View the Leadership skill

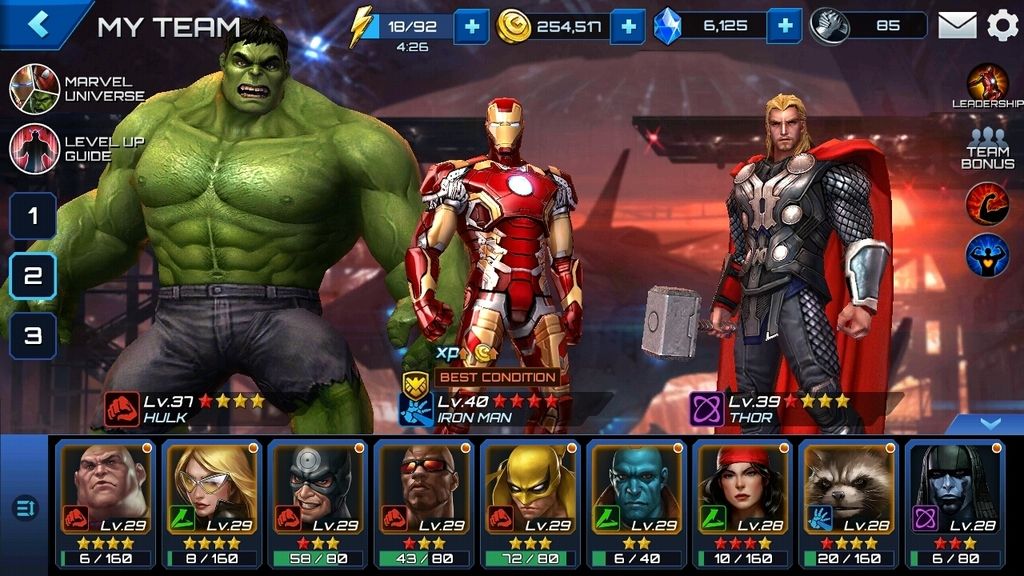pos(987,86)
